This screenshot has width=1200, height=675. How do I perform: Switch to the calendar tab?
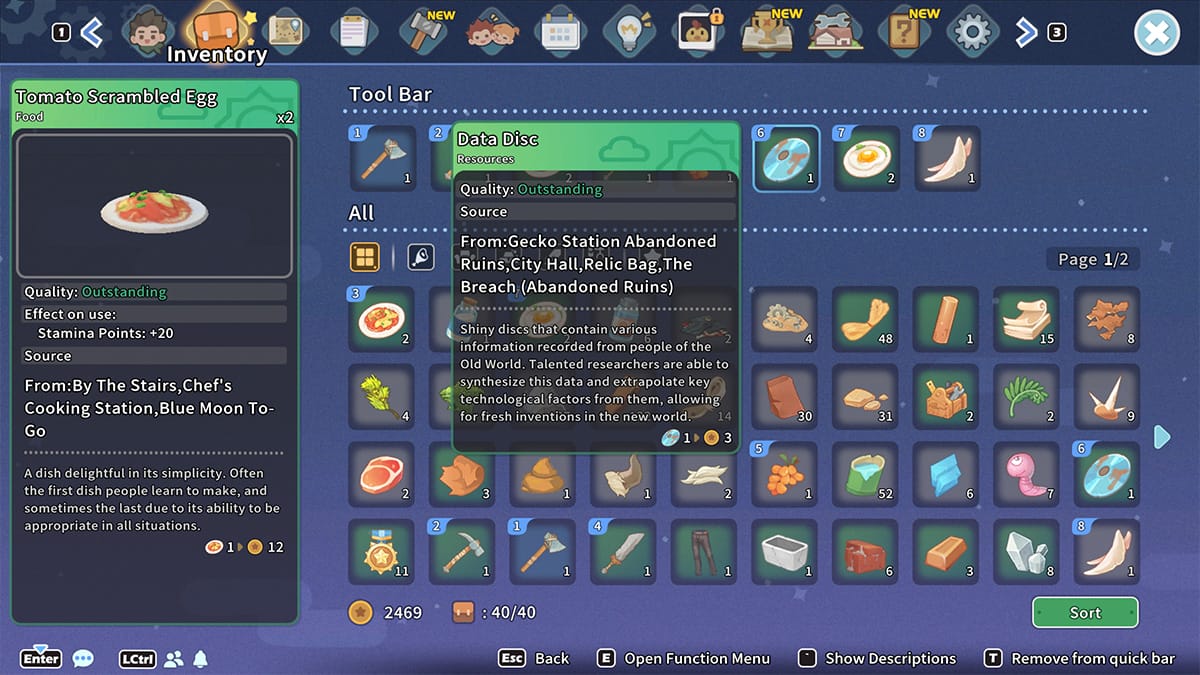click(561, 33)
